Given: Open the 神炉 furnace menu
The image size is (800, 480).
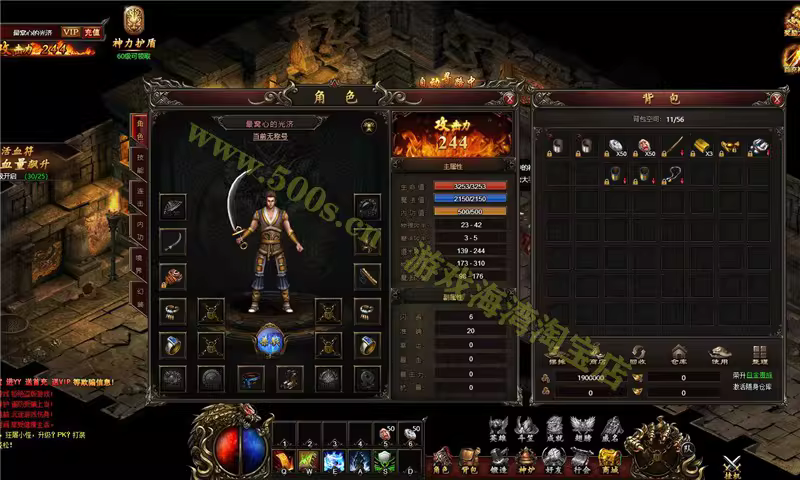Looking at the screenshot, I should coord(525,458).
